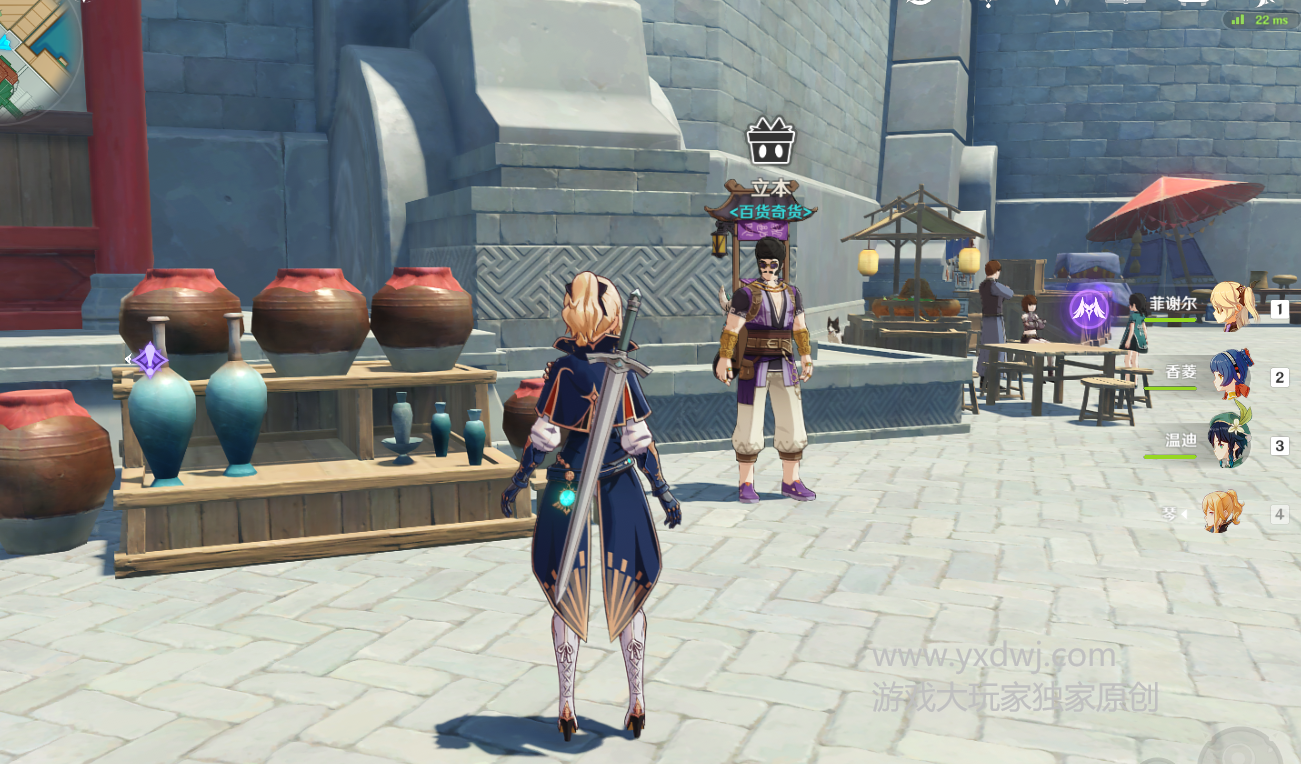The height and width of the screenshot is (764, 1301).
Task: Choose the active character 琴
Action: pos(1222,513)
